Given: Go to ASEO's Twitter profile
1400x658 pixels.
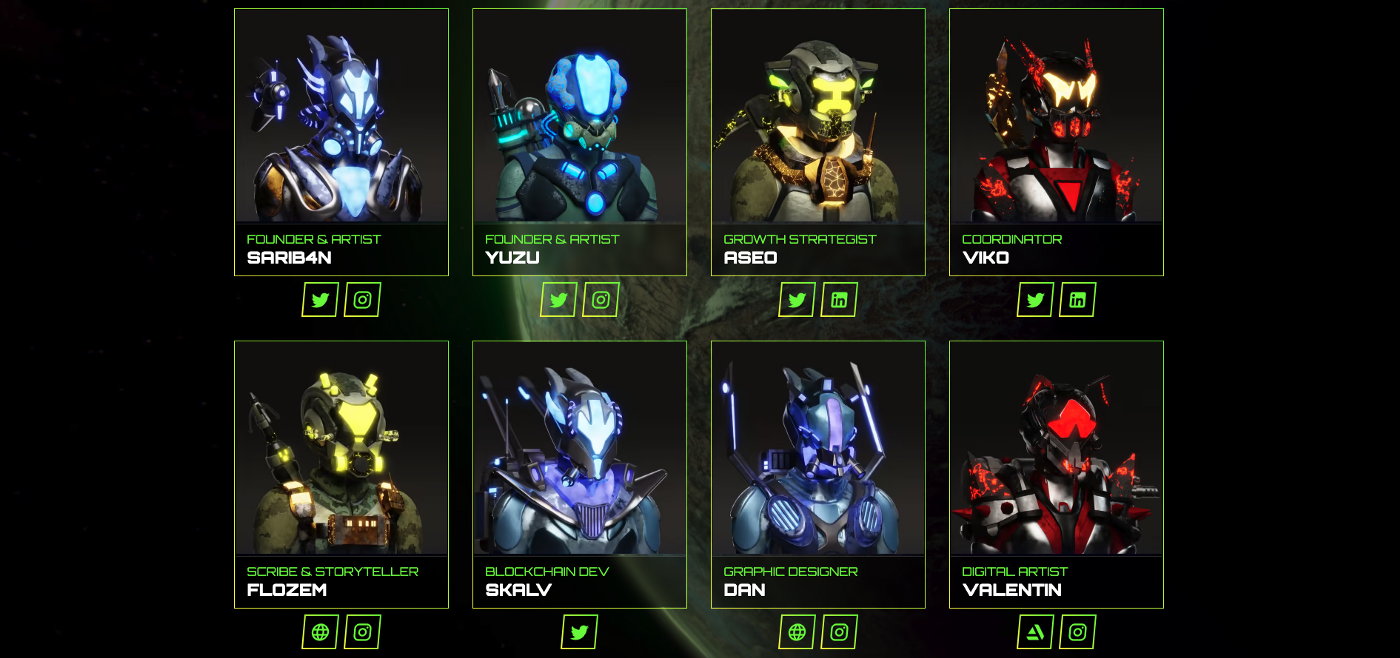Looking at the screenshot, I should point(797,300).
